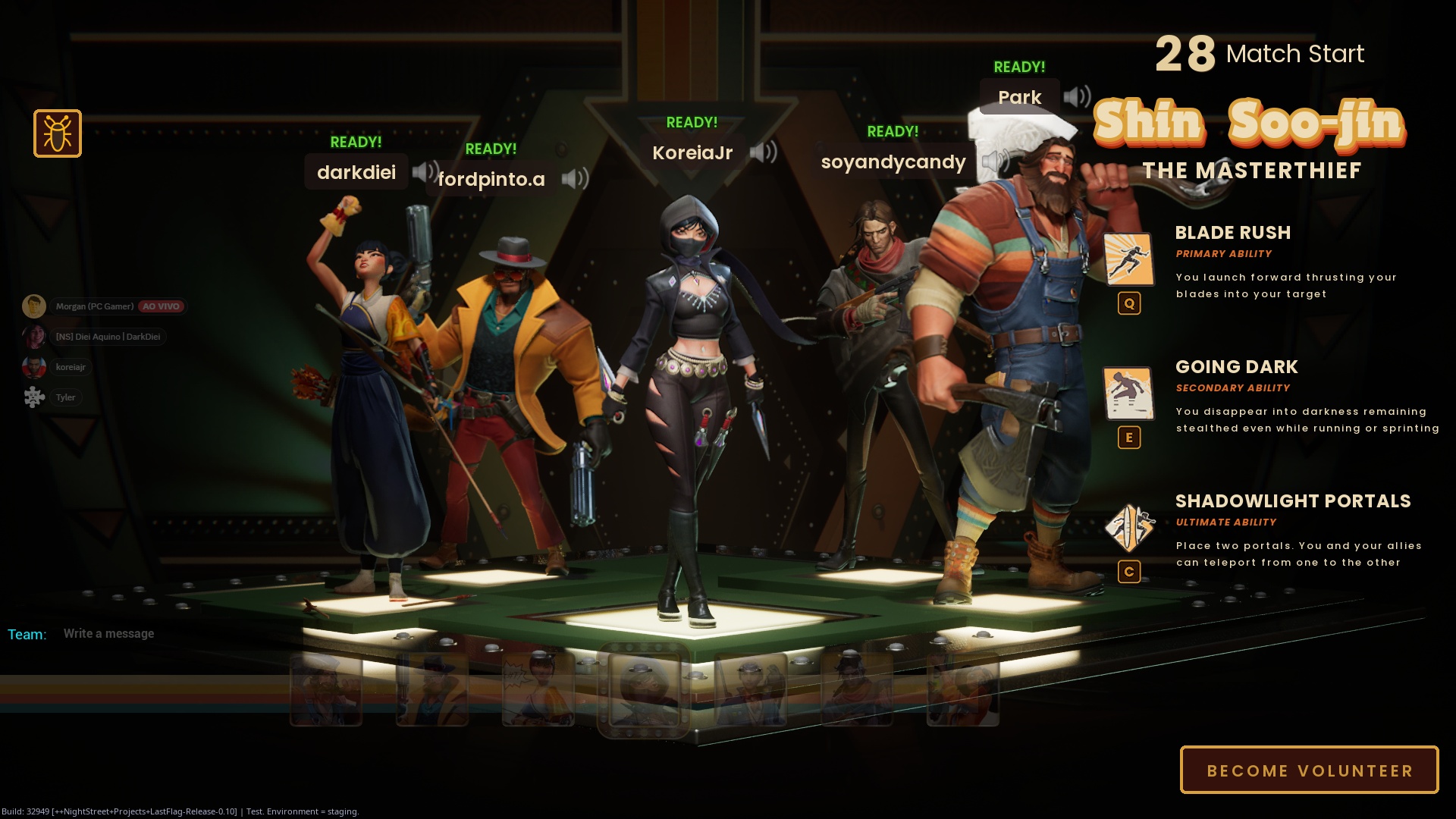Screen dimensions: 1456x819
Task: Click the Become Volunteer button
Action: [x=1309, y=770]
